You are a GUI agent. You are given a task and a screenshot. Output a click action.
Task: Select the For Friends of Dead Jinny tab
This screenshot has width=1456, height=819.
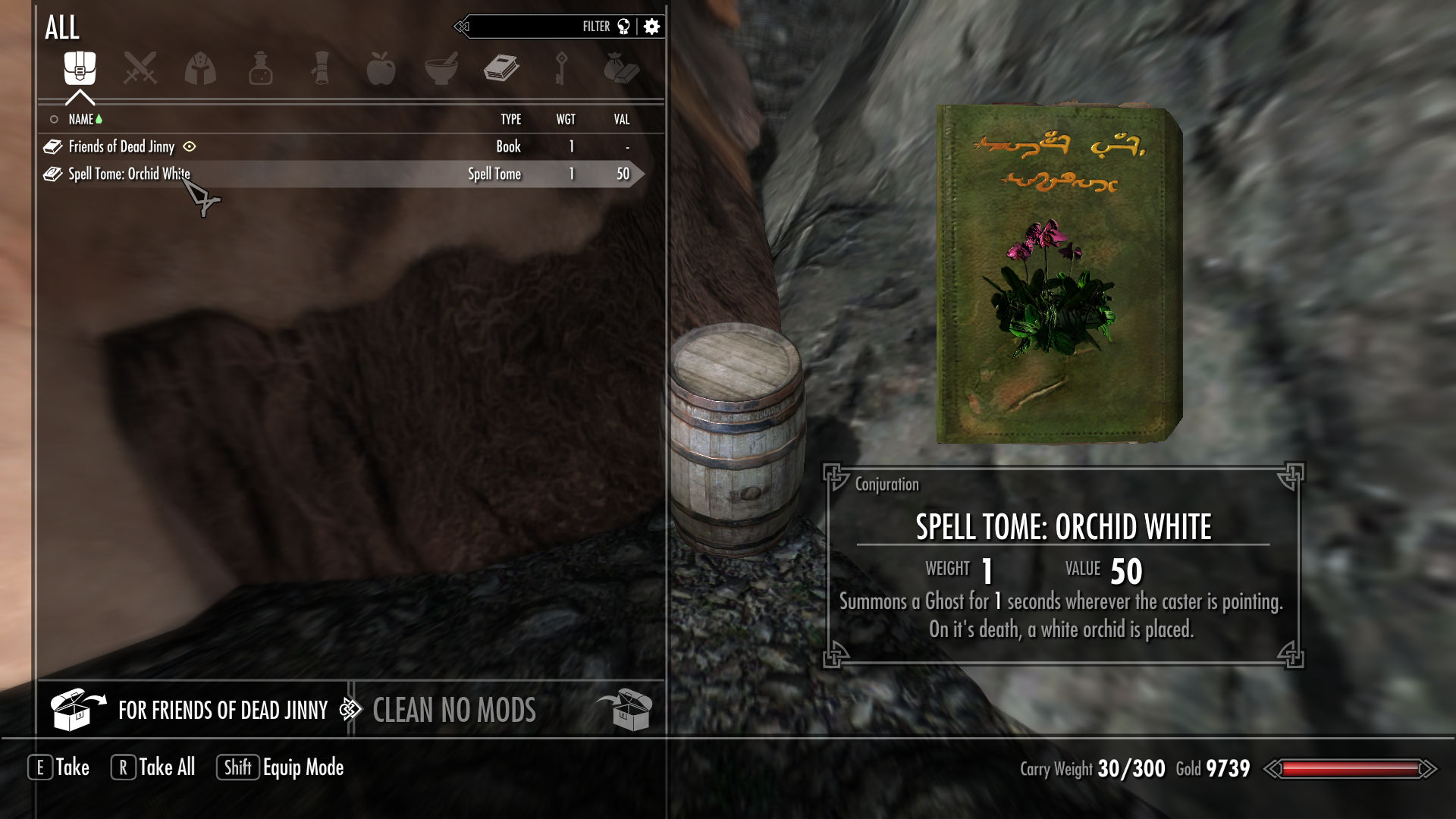tap(222, 711)
